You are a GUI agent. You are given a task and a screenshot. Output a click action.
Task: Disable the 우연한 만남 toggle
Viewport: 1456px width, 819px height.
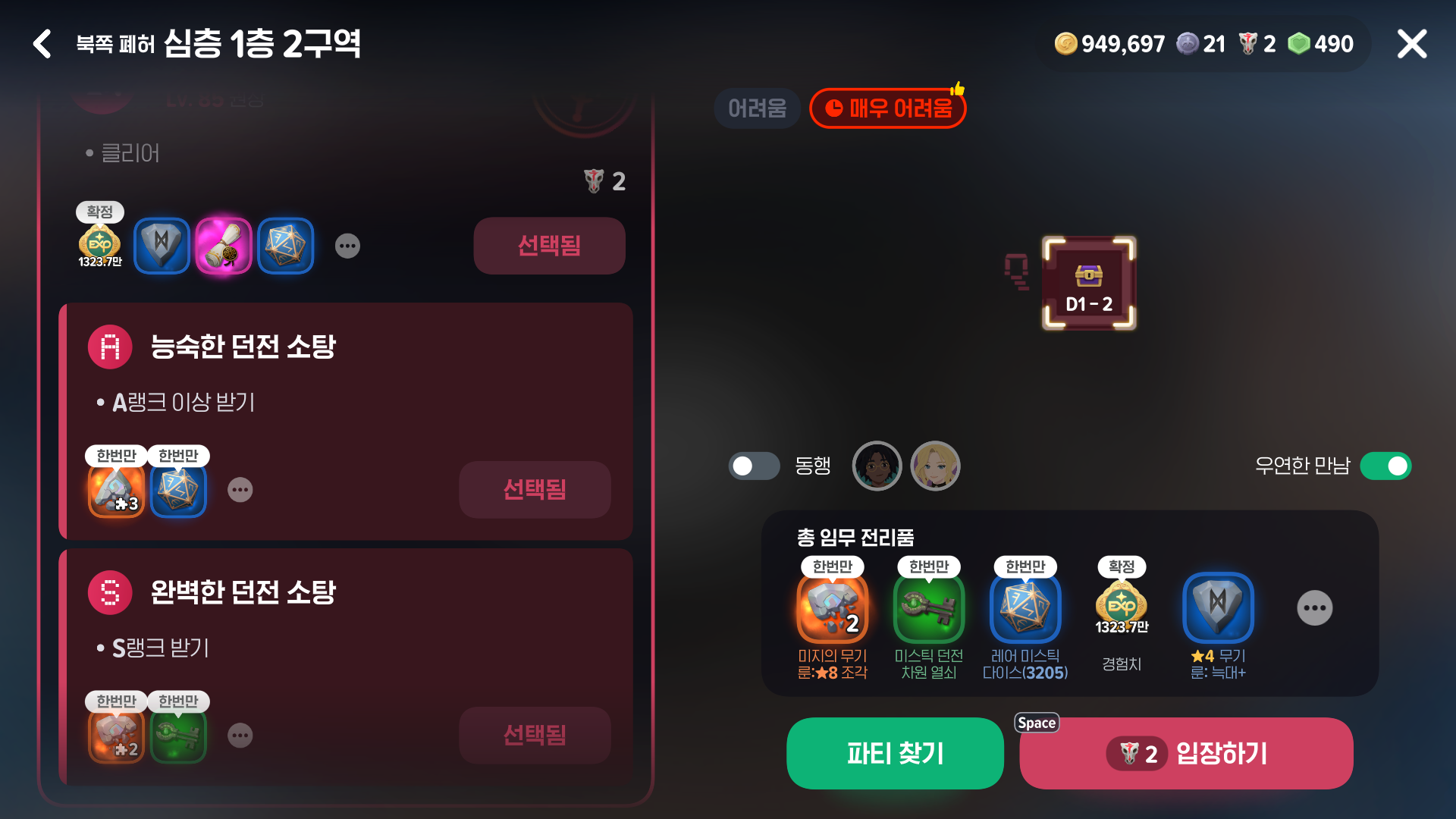tap(1386, 466)
